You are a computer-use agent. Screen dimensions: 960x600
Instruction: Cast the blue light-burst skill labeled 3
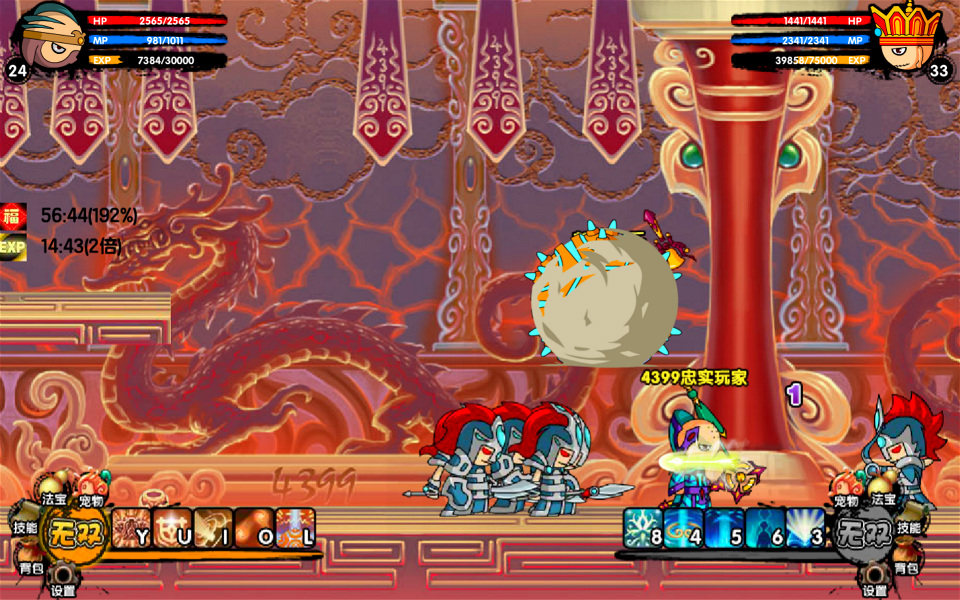805,528
